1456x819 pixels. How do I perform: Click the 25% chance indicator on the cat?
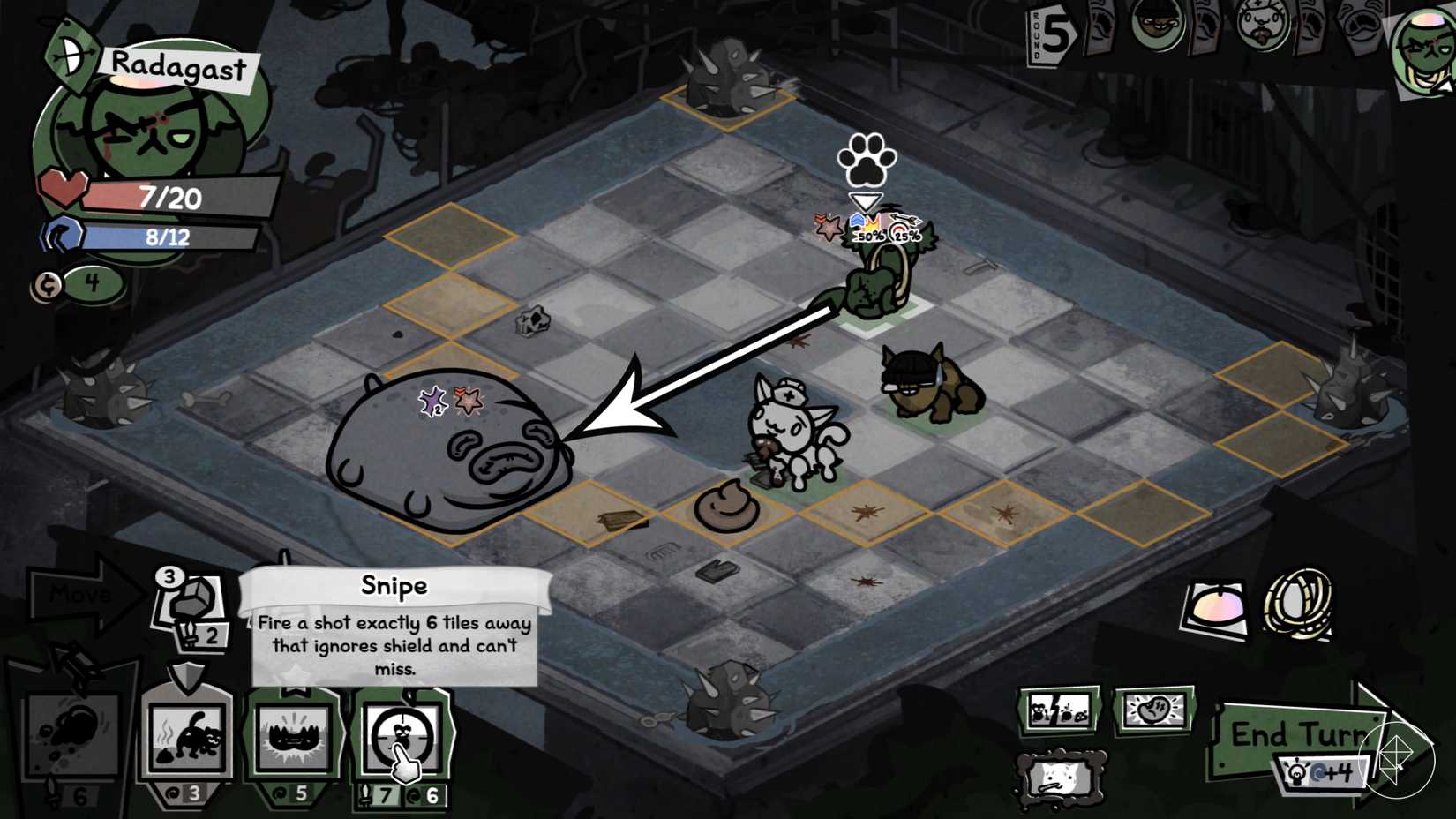904,237
